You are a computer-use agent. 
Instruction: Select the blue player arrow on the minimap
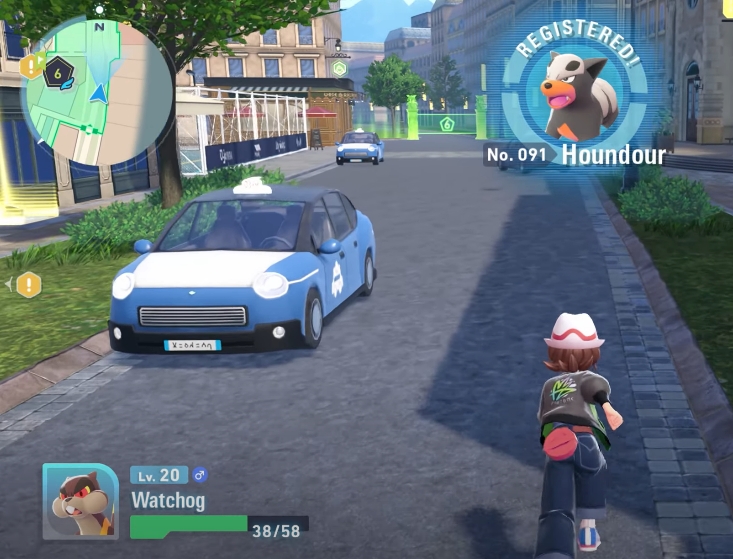98,93
